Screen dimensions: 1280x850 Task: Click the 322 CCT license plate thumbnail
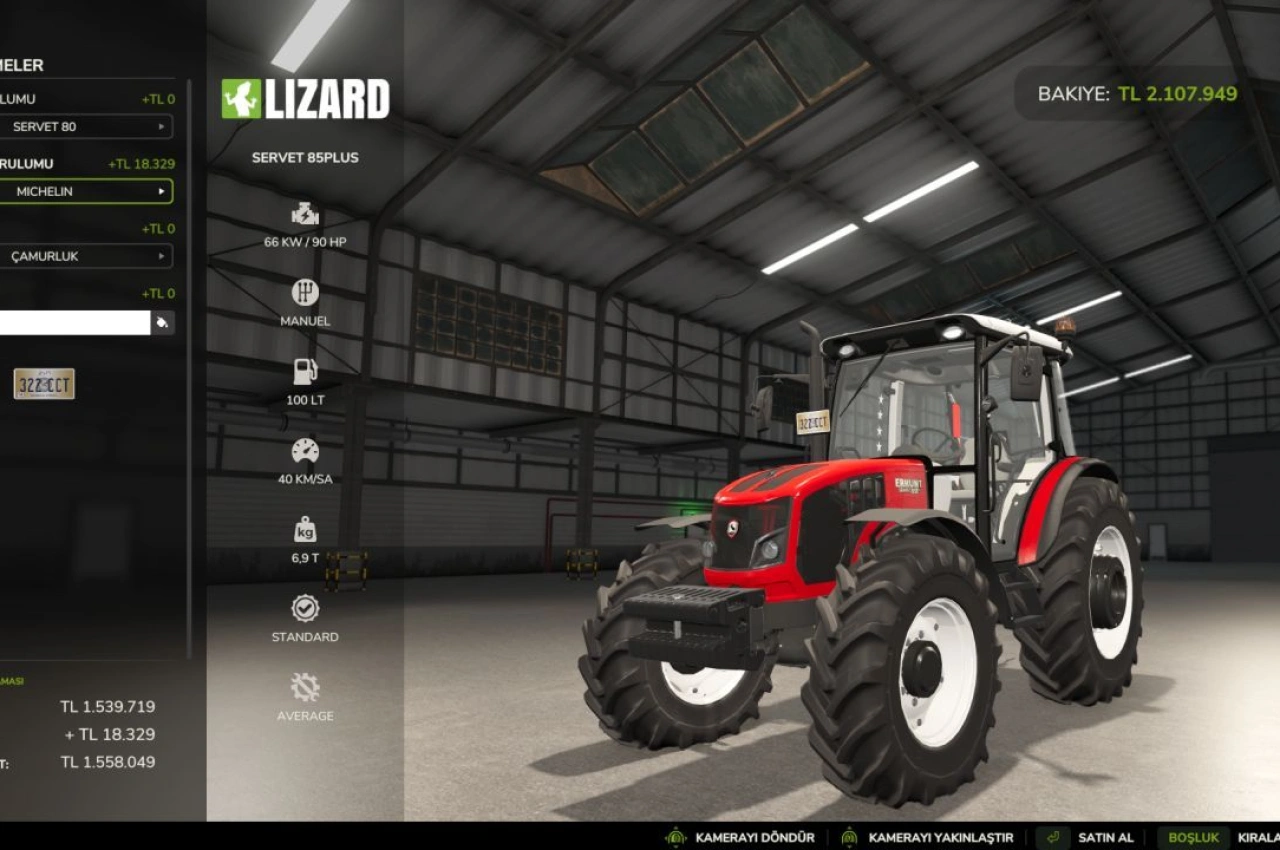click(x=44, y=382)
